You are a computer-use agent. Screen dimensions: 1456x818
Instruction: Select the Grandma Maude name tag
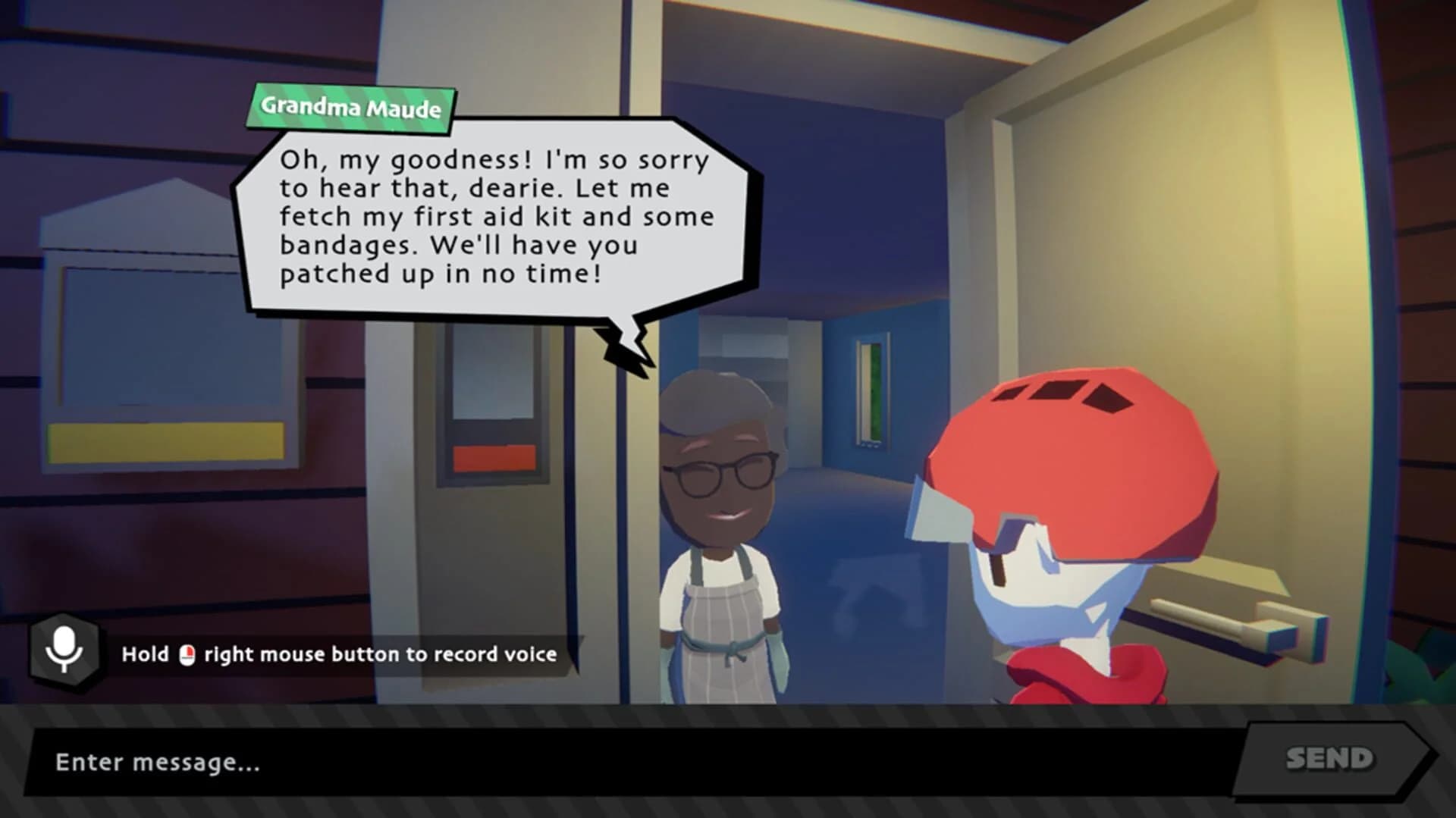352,106
